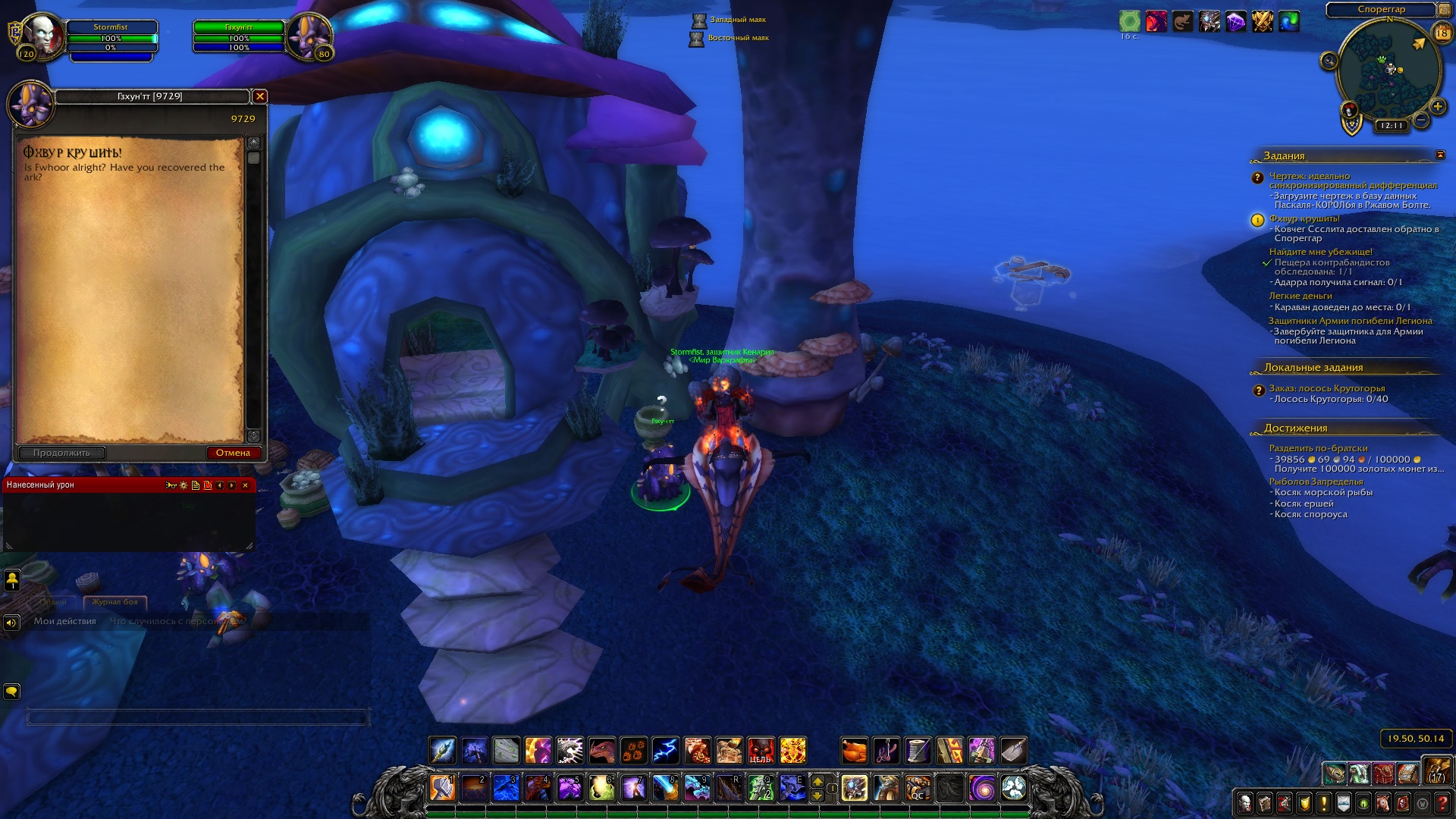Open the quest log exclamation mark button

(x=1324, y=802)
